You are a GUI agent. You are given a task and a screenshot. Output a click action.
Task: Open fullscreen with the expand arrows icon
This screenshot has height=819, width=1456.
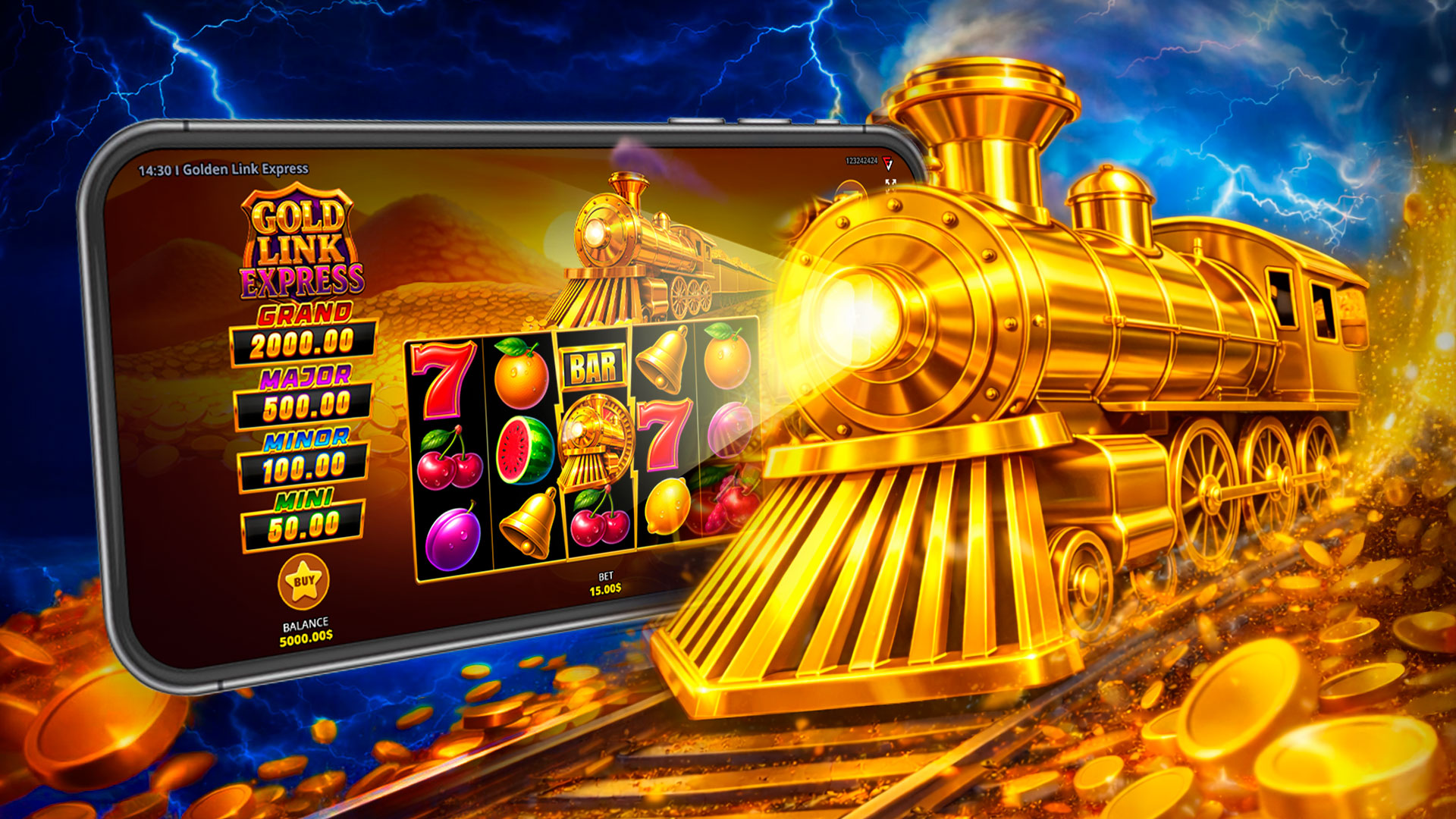[x=891, y=182]
